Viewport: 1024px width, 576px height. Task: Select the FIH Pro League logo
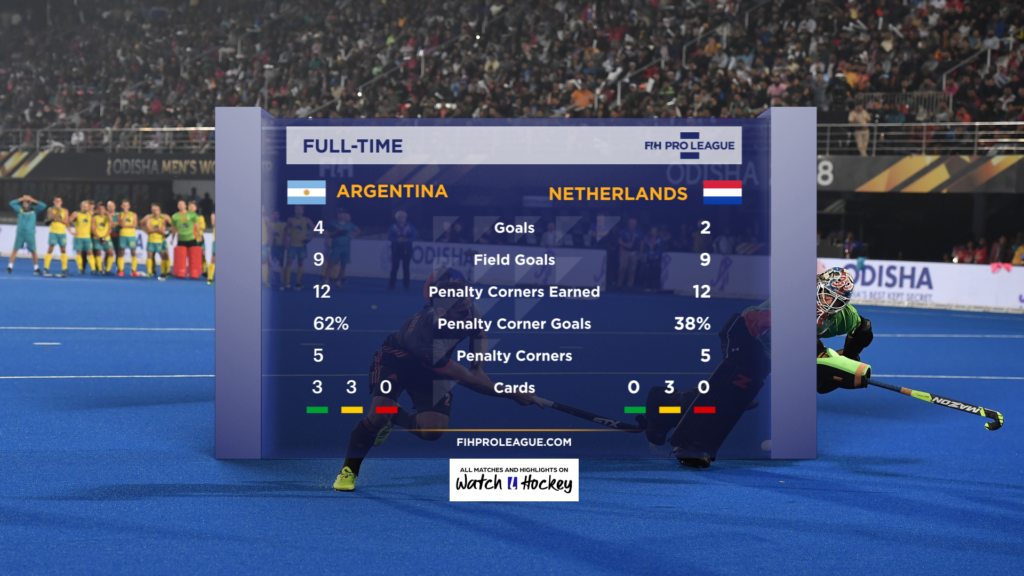point(689,146)
